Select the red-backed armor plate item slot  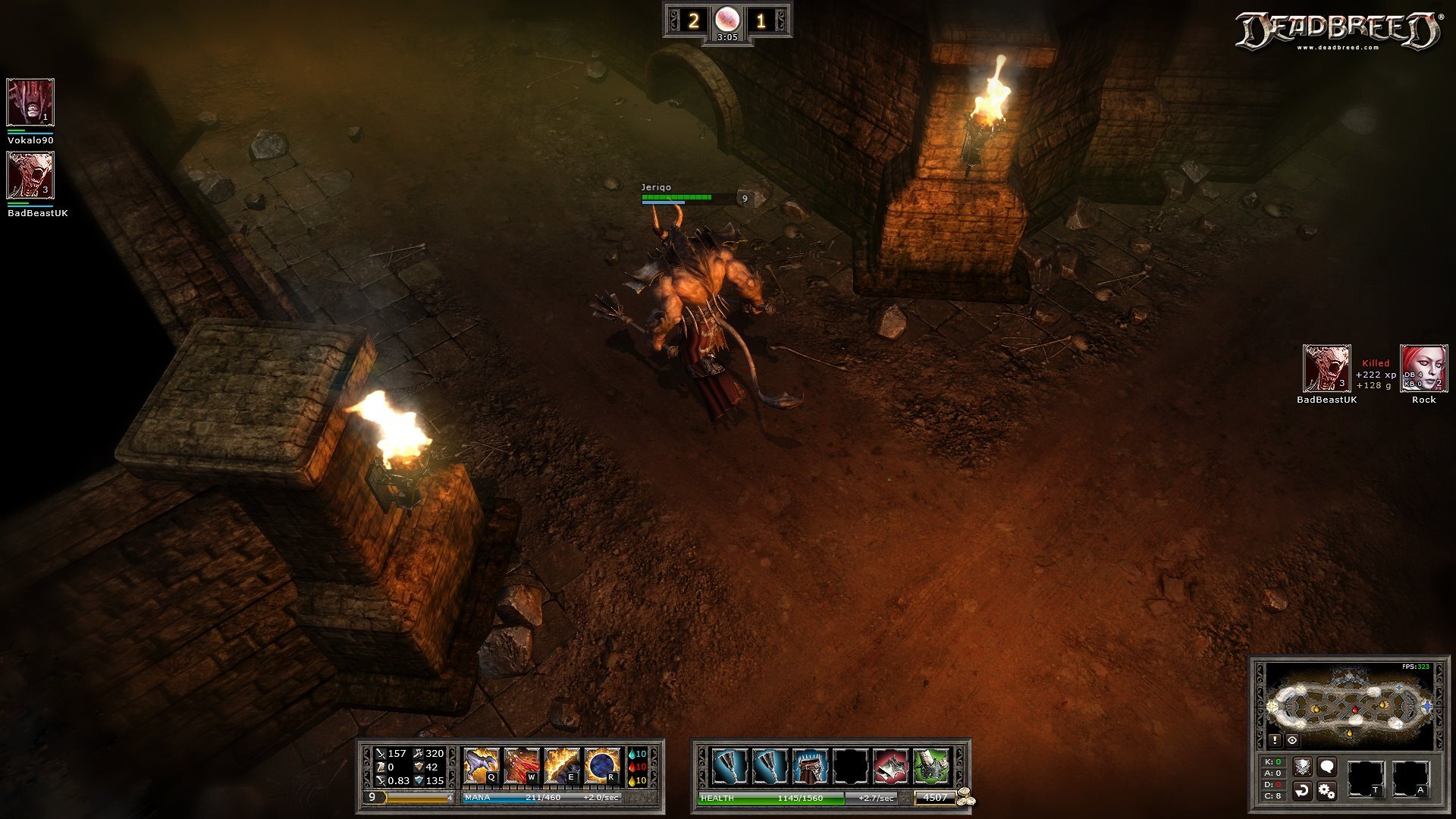point(890,767)
